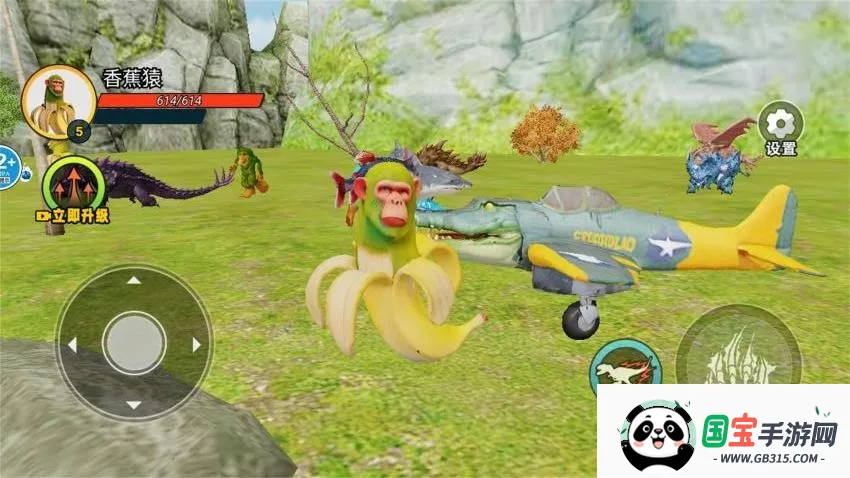The height and width of the screenshot is (478, 850).
Task: Tap the 立即升级 upgrade arrows button
Action: tap(74, 187)
